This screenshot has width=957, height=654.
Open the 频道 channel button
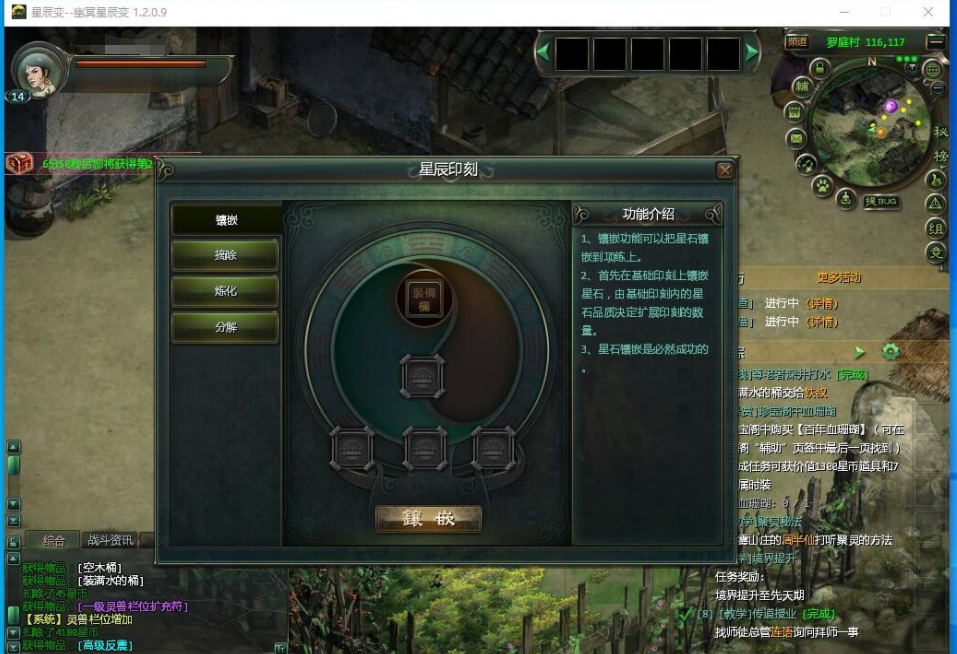[x=797, y=42]
